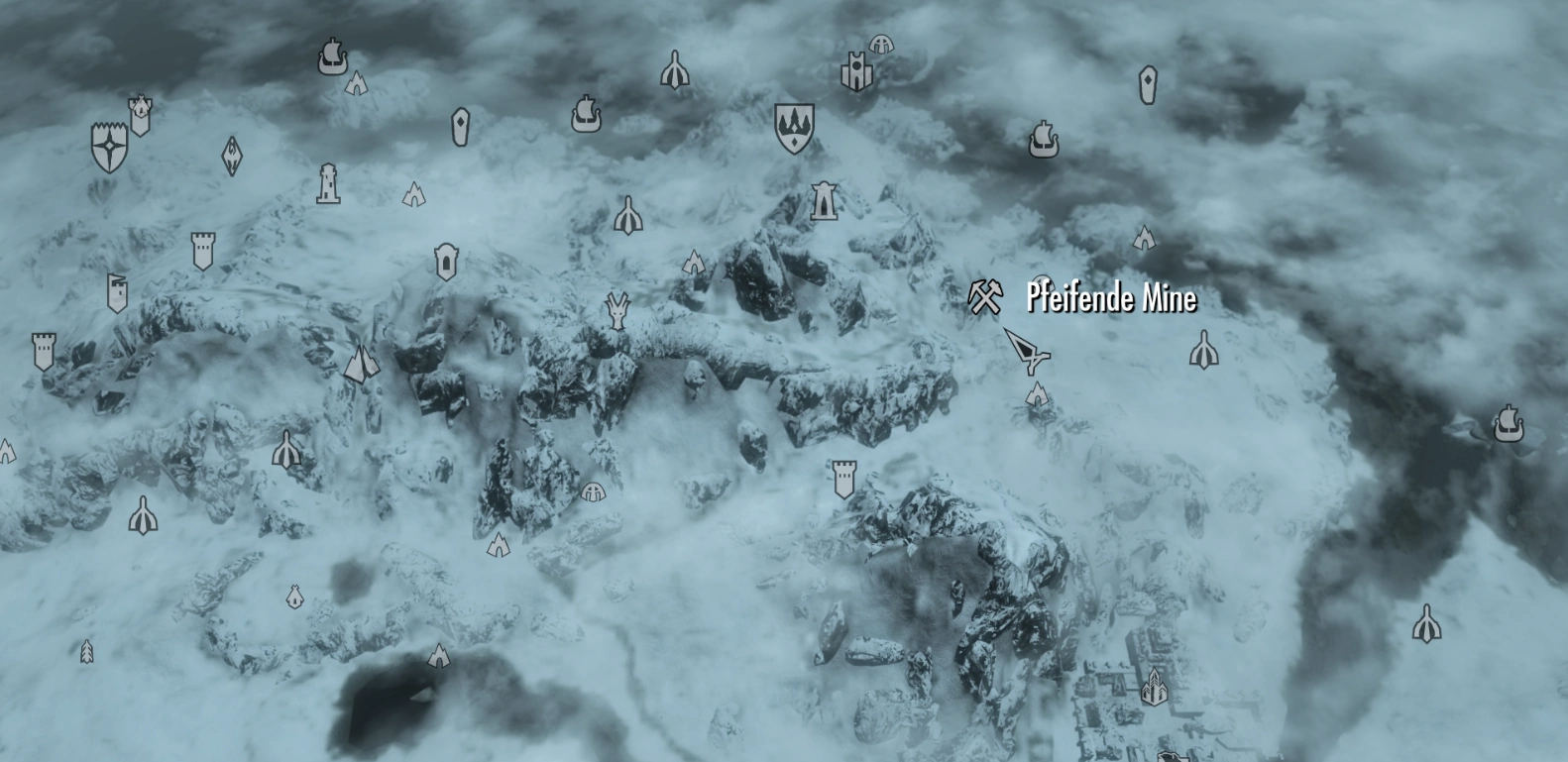1568x762 pixels.
Task: Click the dome-shaped camp marker near map center
Action: [593, 492]
